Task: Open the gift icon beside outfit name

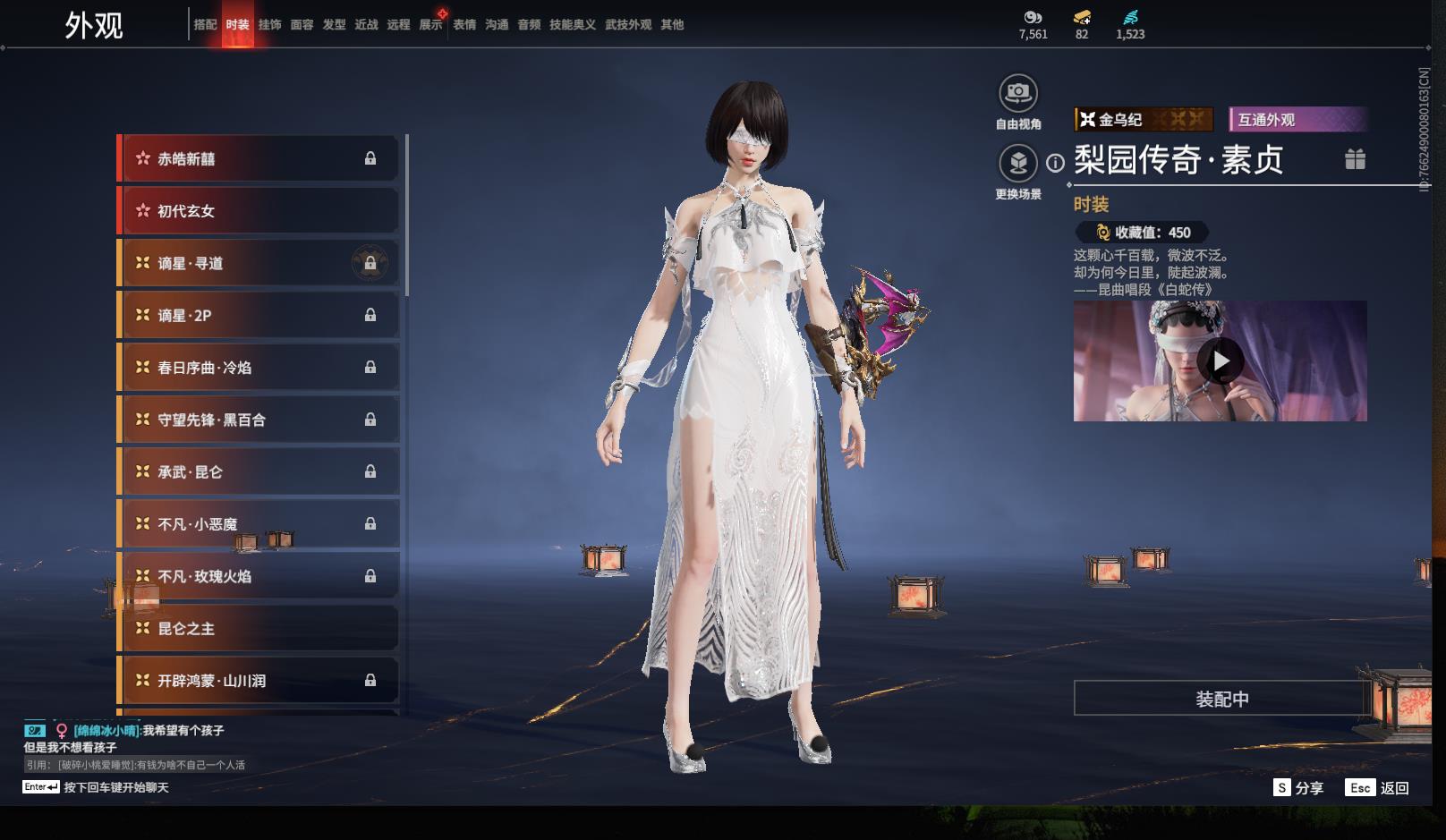Action: pos(1355,159)
